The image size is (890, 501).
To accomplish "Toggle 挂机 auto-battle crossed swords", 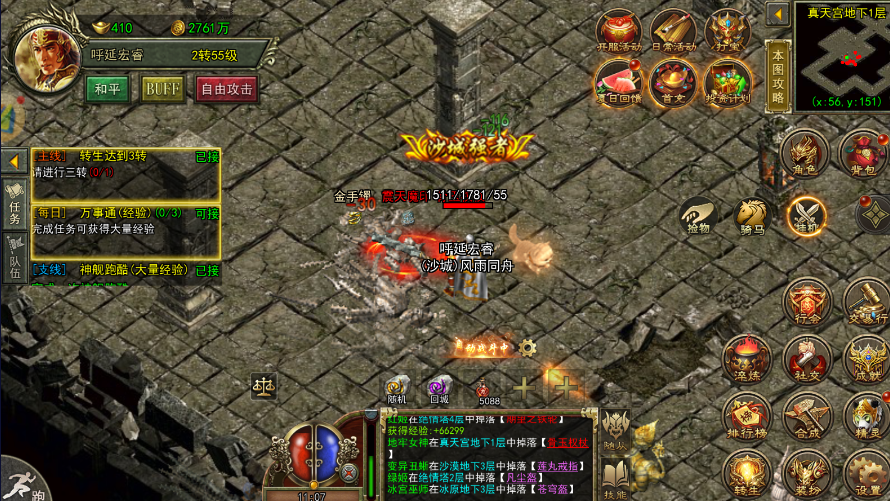I will (x=805, y=214).
